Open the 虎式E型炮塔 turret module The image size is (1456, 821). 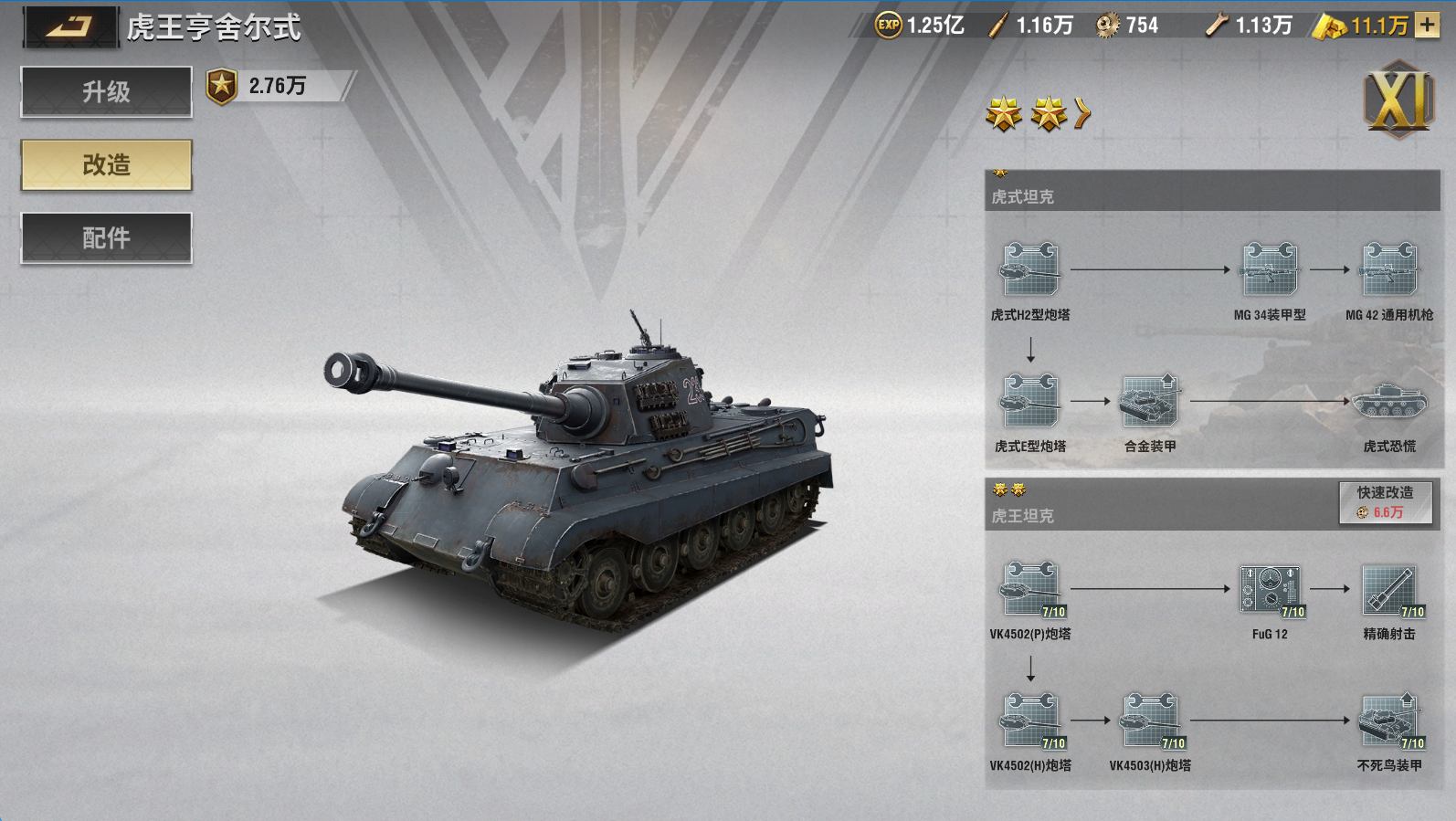click(1030, 401)
